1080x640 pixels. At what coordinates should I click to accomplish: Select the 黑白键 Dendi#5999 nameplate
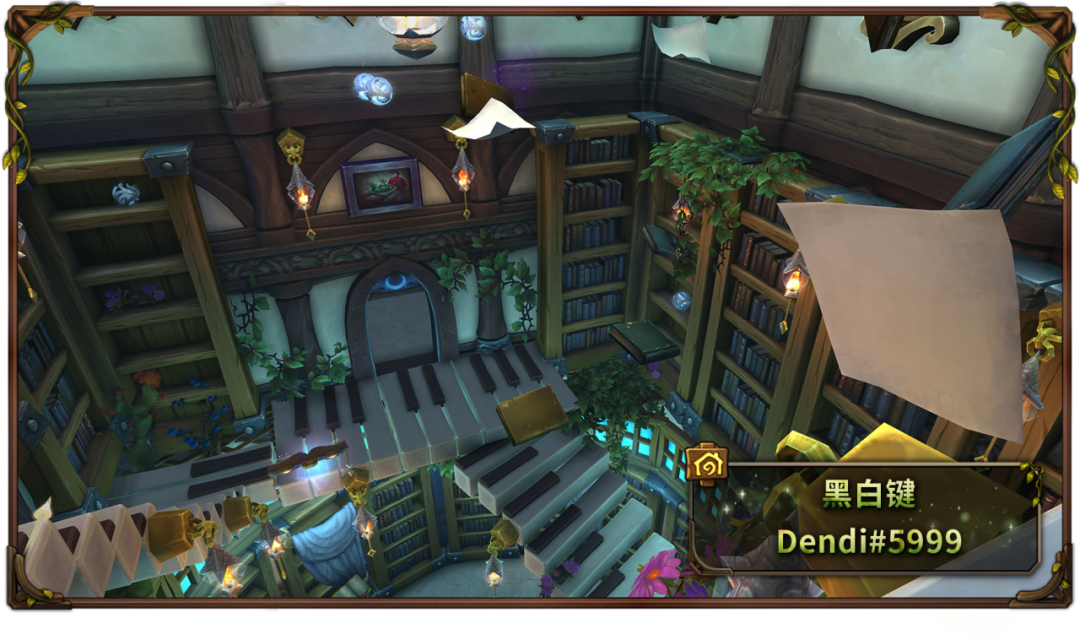868,518
